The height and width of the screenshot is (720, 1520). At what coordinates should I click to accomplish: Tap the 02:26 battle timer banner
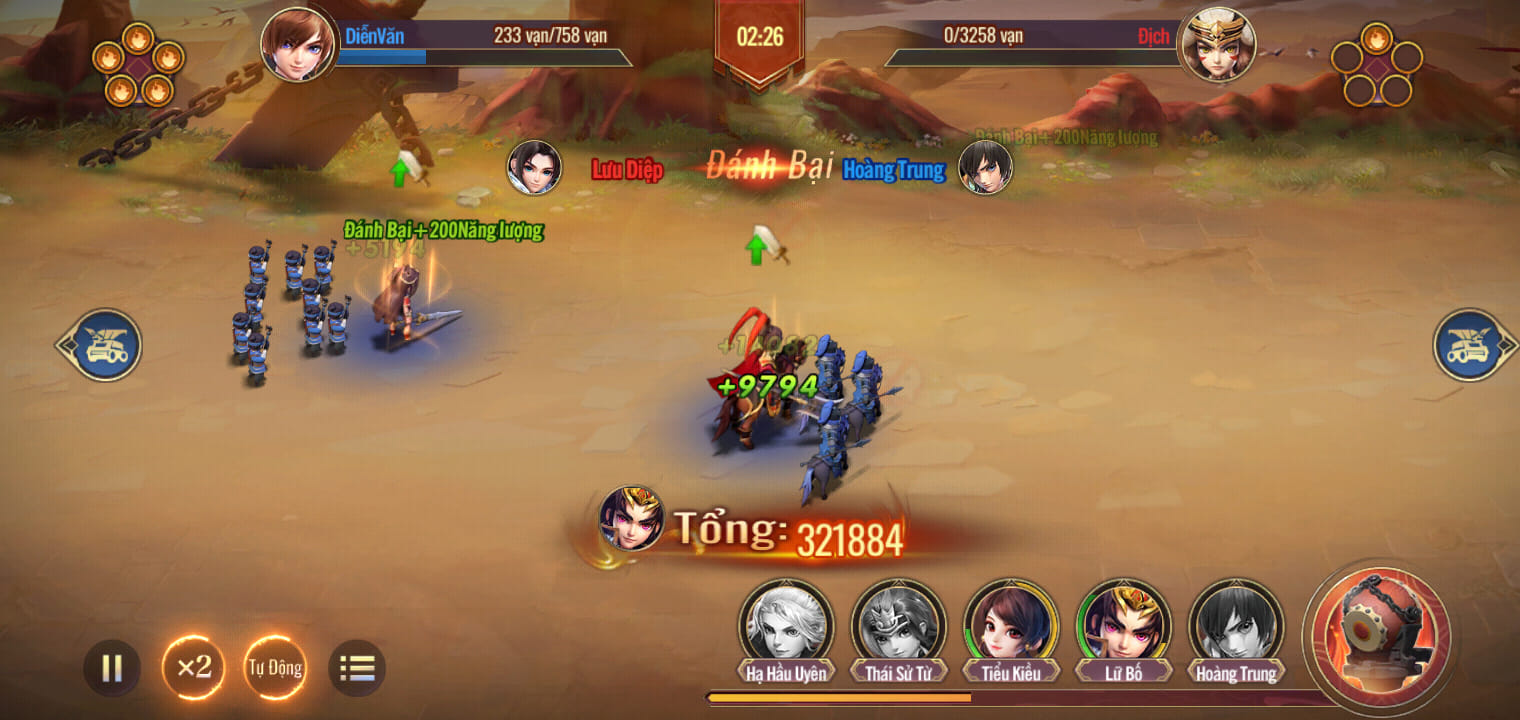(x=760, y=35)
